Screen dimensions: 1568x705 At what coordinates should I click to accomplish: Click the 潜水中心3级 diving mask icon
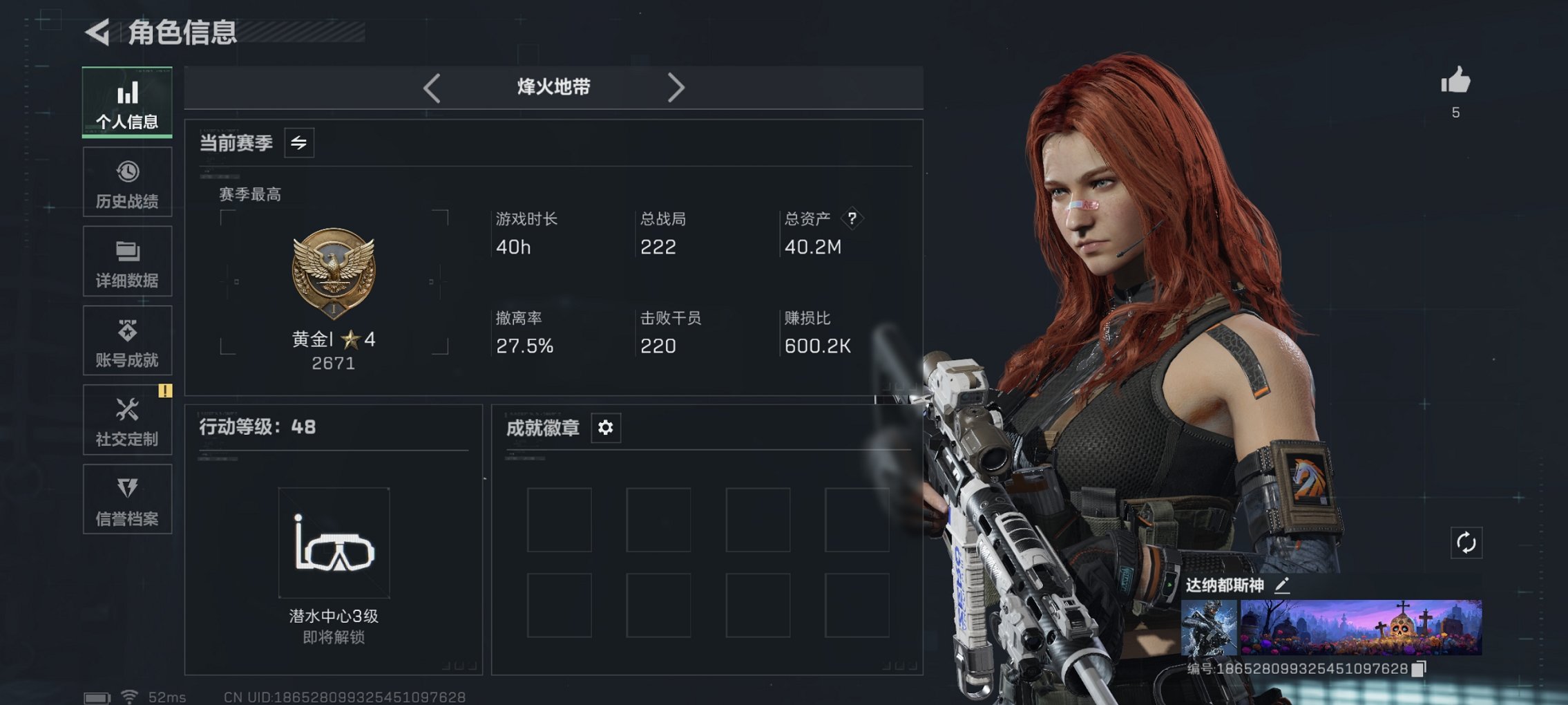(x=334, y=543)
